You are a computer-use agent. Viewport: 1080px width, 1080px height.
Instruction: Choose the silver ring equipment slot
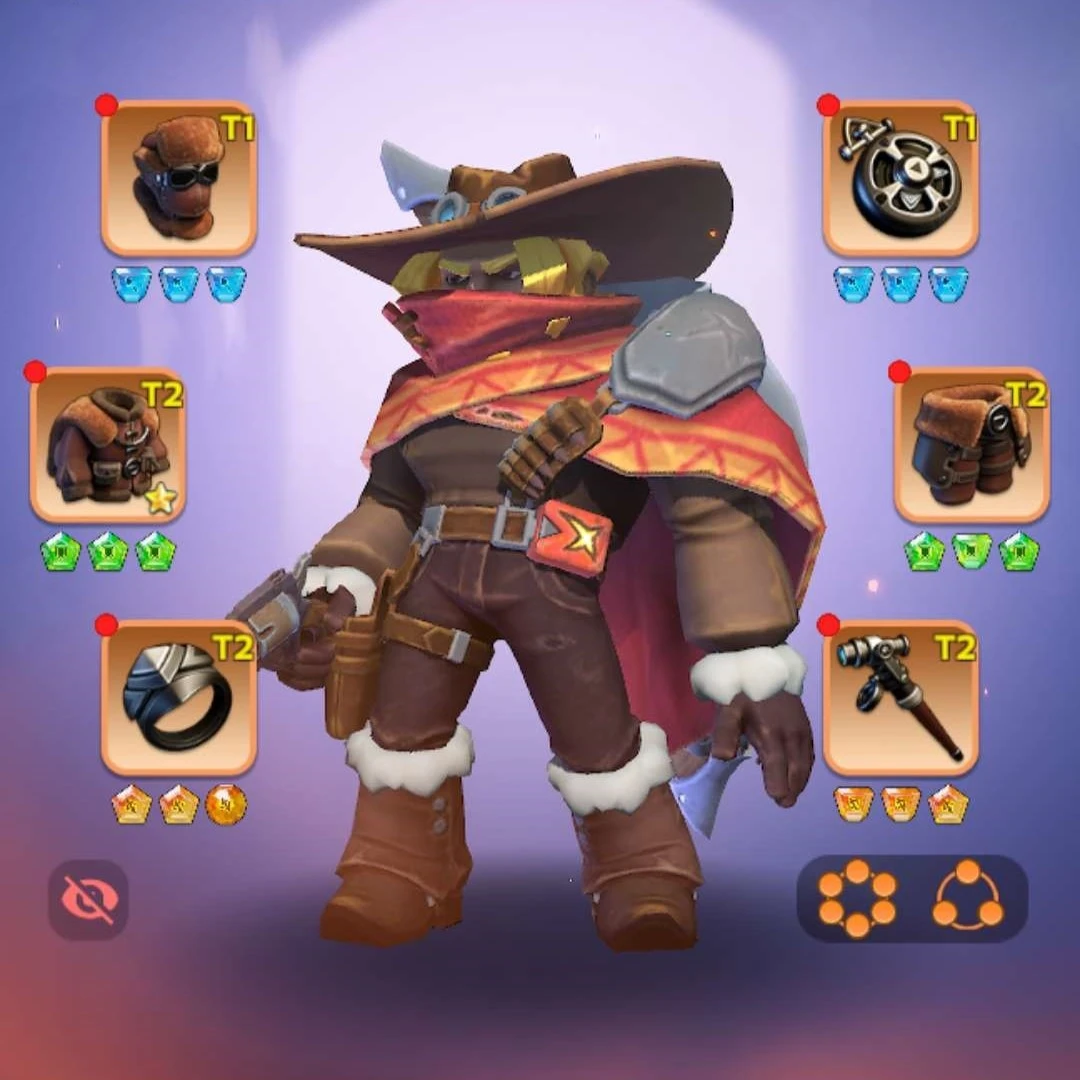click(179, 698)
